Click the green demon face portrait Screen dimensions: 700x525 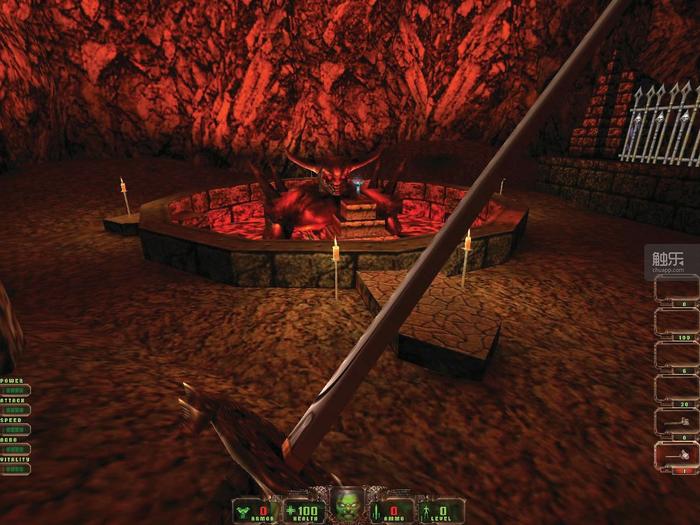[348, 503]
